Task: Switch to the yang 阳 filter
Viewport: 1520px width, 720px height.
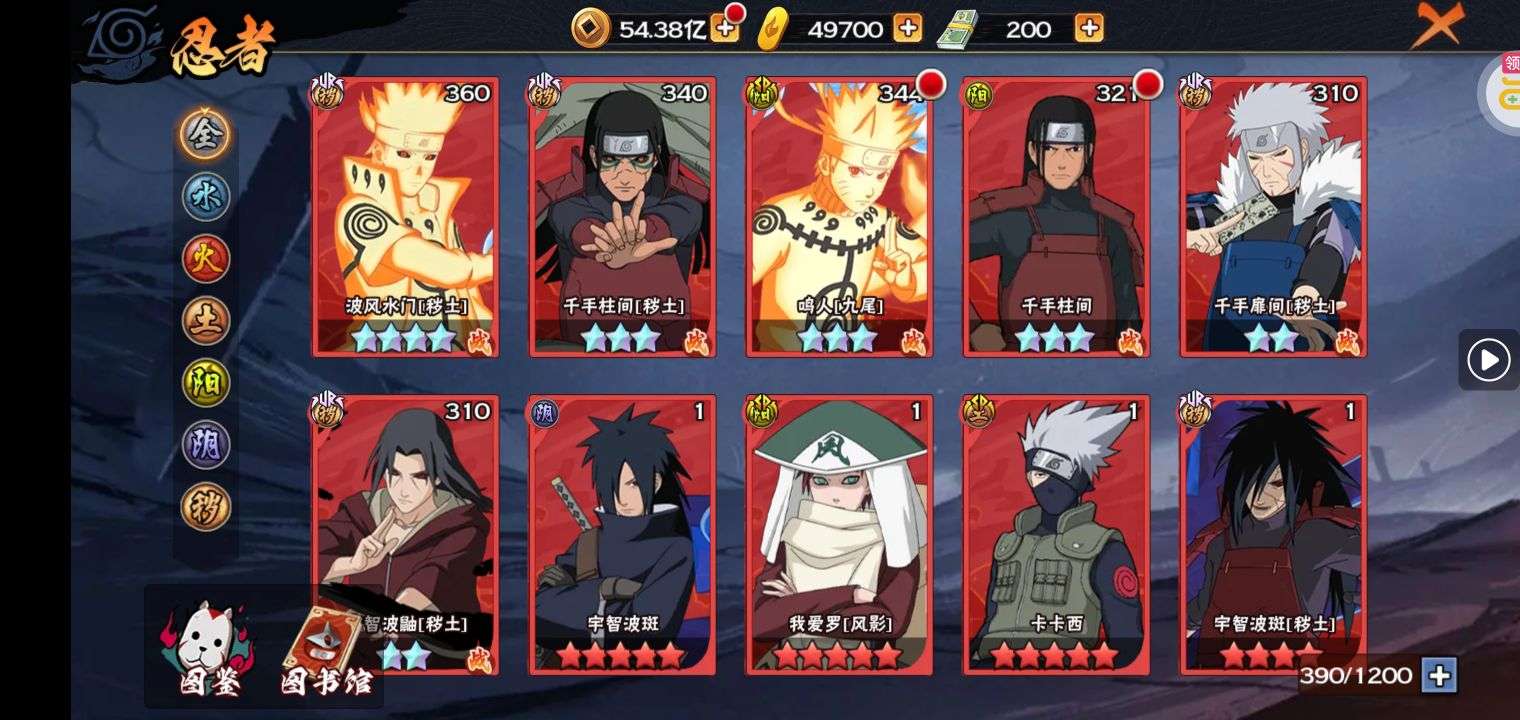Action: [206, 383]
